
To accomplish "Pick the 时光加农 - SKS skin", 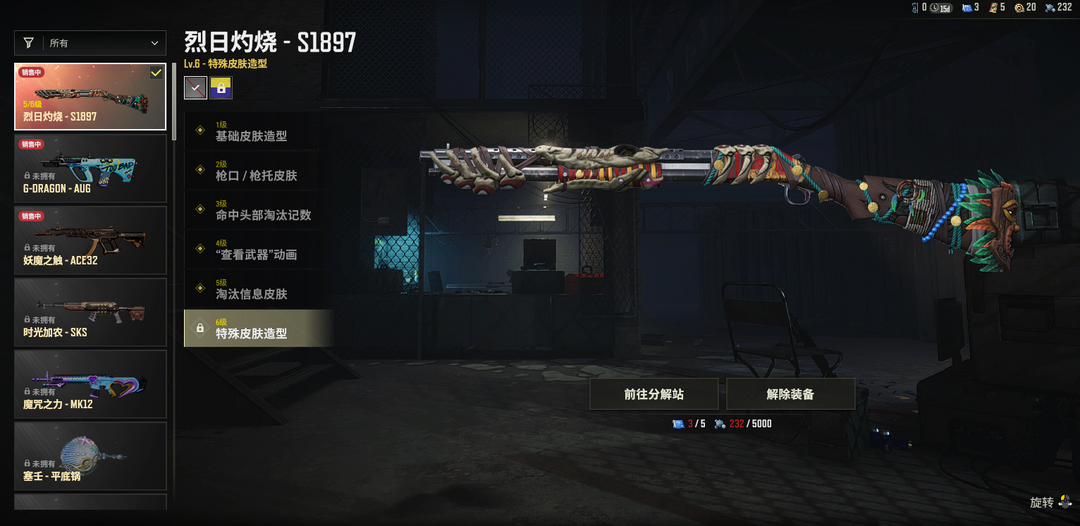I will pos(90,311).
